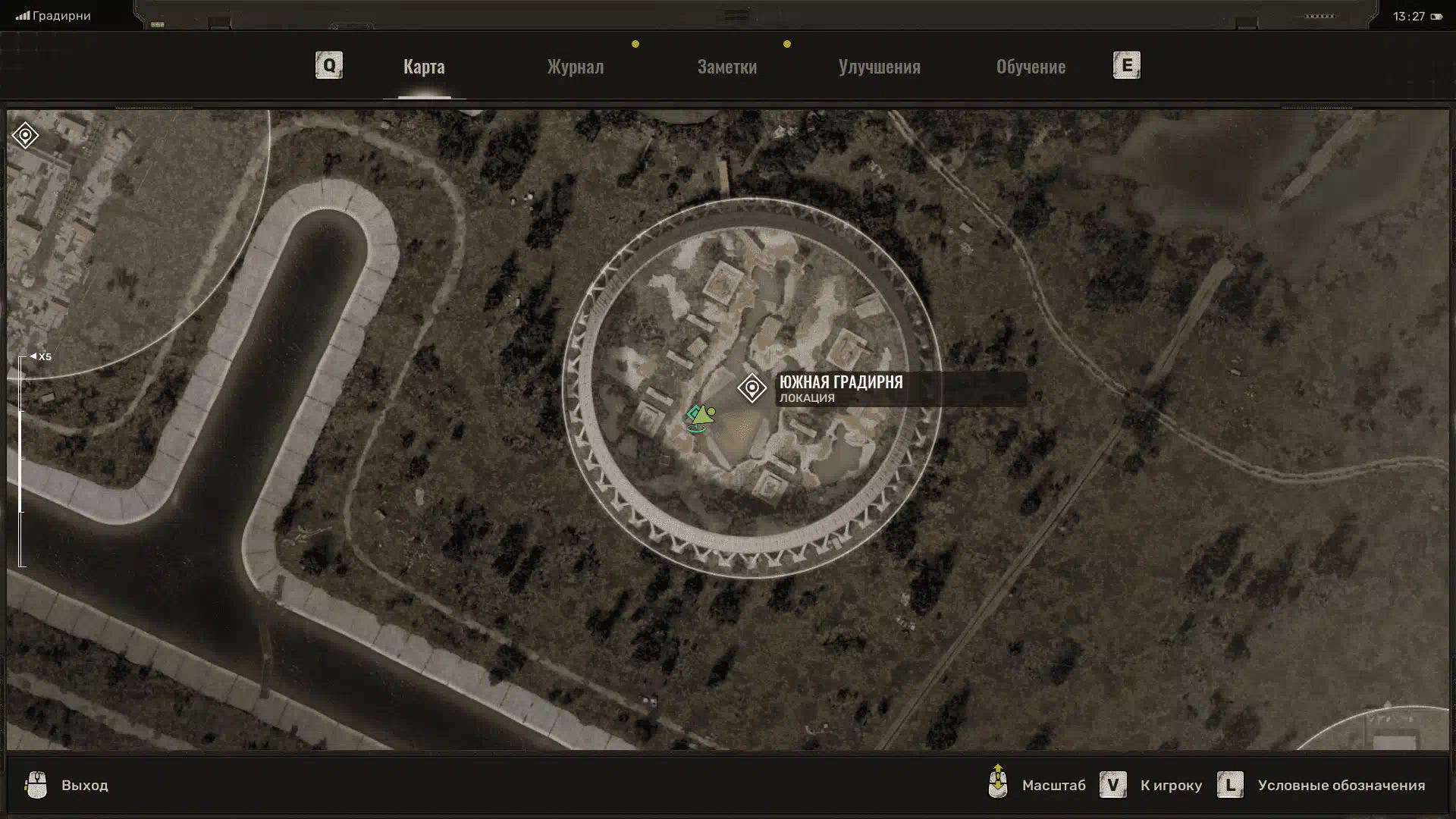1456x819 pixels.
Task: Click the location diamond icon at map corner
Action: tap(25, 136)
